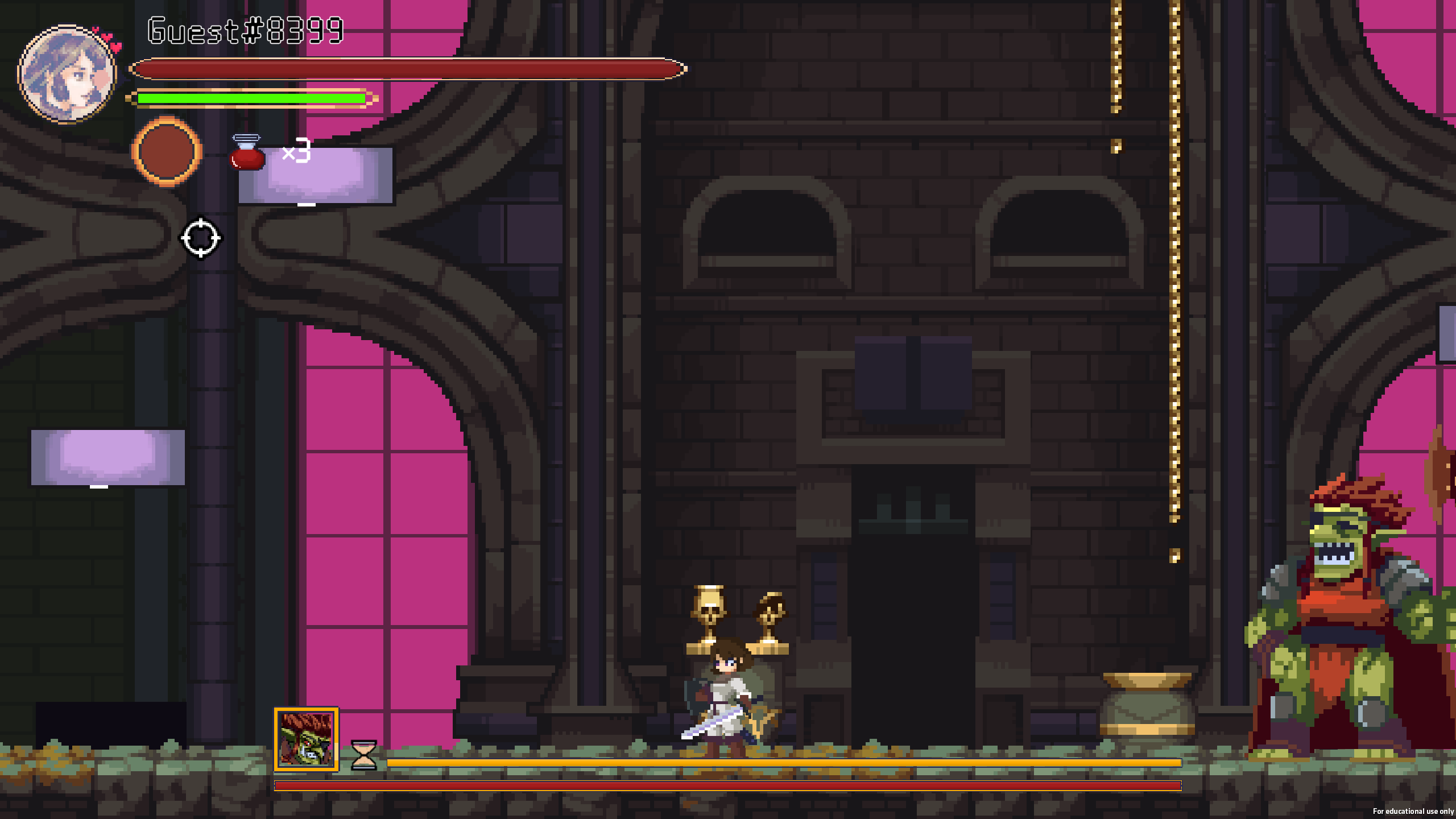Activate the orange ring ability slot
The width and height of the screenshot is (1456, 819).
click(x=166, y=152)
